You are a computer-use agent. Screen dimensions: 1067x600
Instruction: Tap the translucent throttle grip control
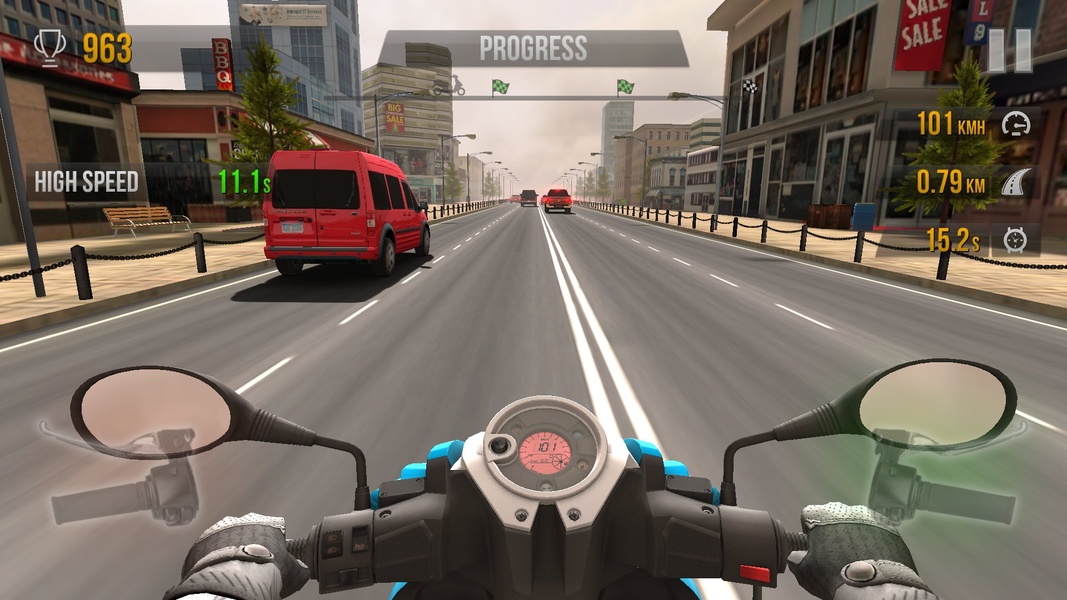940,477
